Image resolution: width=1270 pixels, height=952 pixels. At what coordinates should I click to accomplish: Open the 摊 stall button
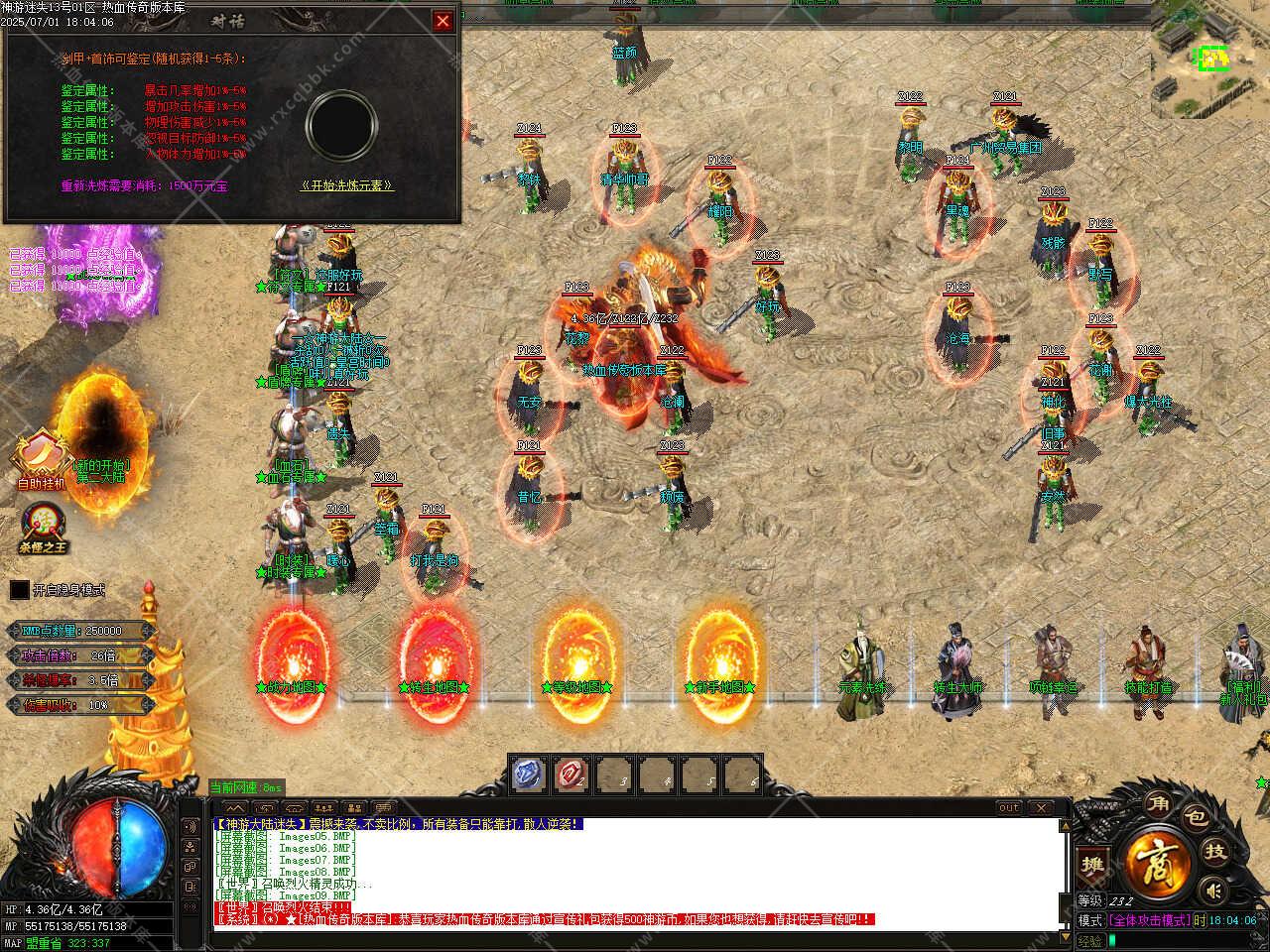click(1092, 864)
